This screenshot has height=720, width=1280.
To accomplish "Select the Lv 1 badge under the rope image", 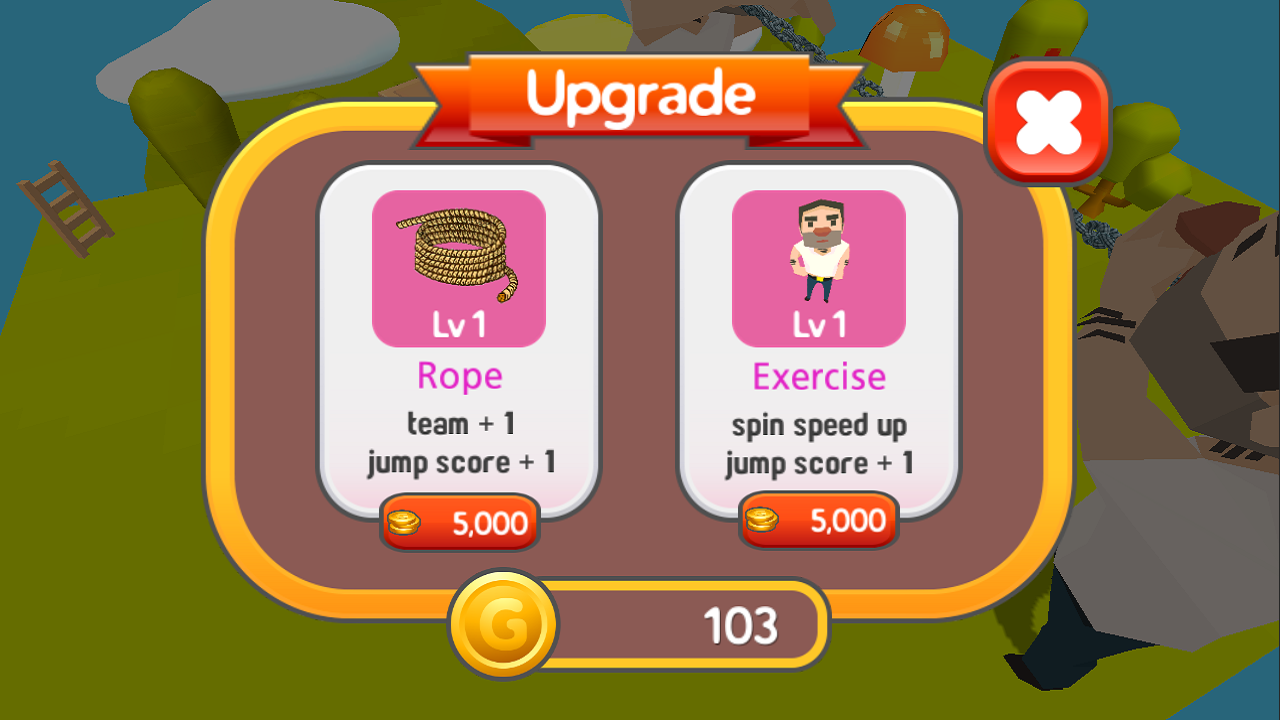I will [x=460, y=323].
